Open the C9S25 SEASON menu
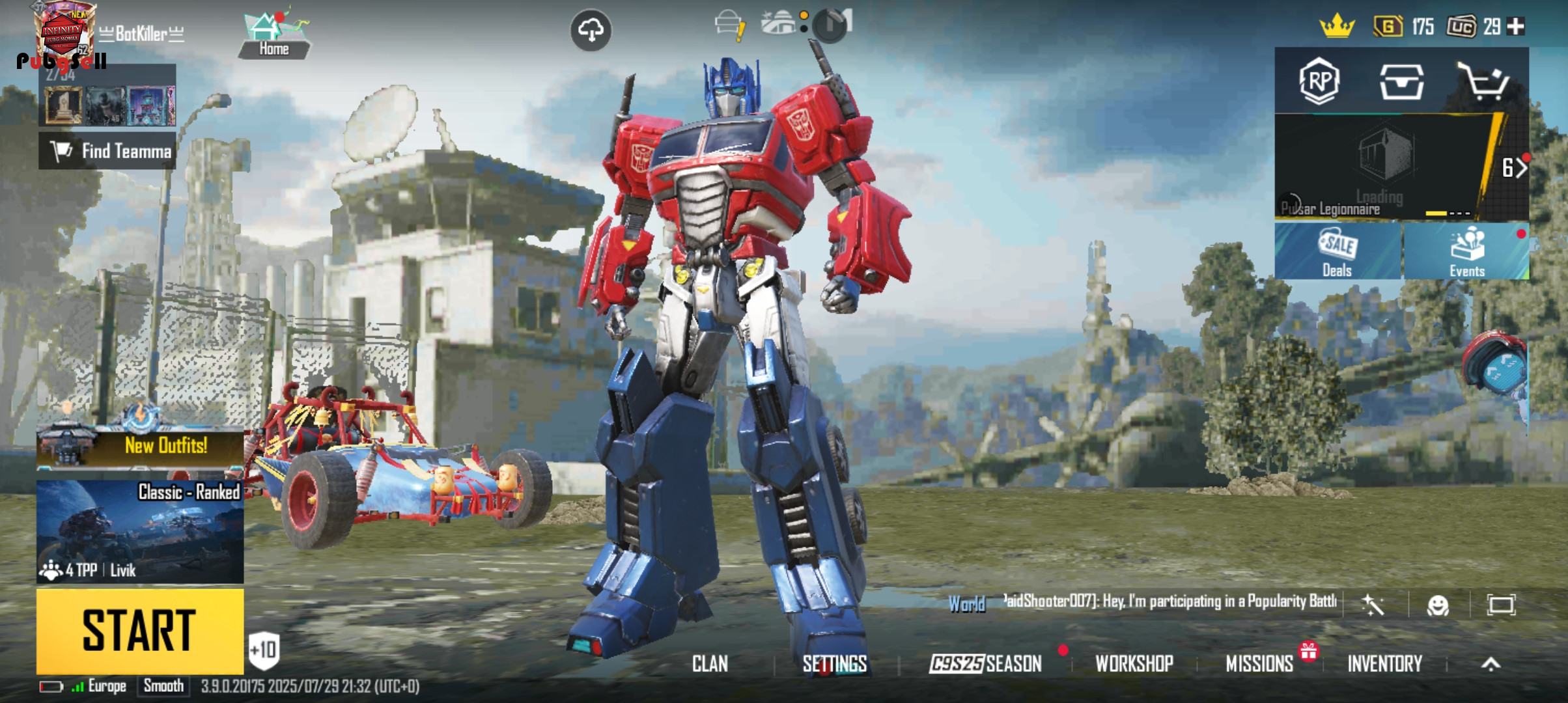 coord(985,664)
